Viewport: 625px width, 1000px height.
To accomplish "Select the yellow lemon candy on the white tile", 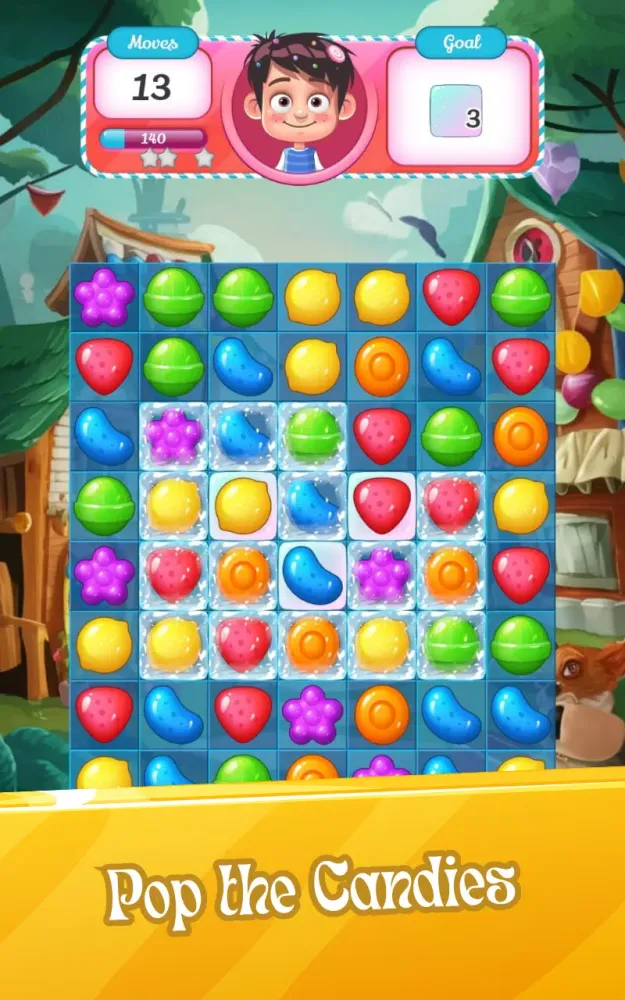I will pyautogui.click(x=243, y=505).
